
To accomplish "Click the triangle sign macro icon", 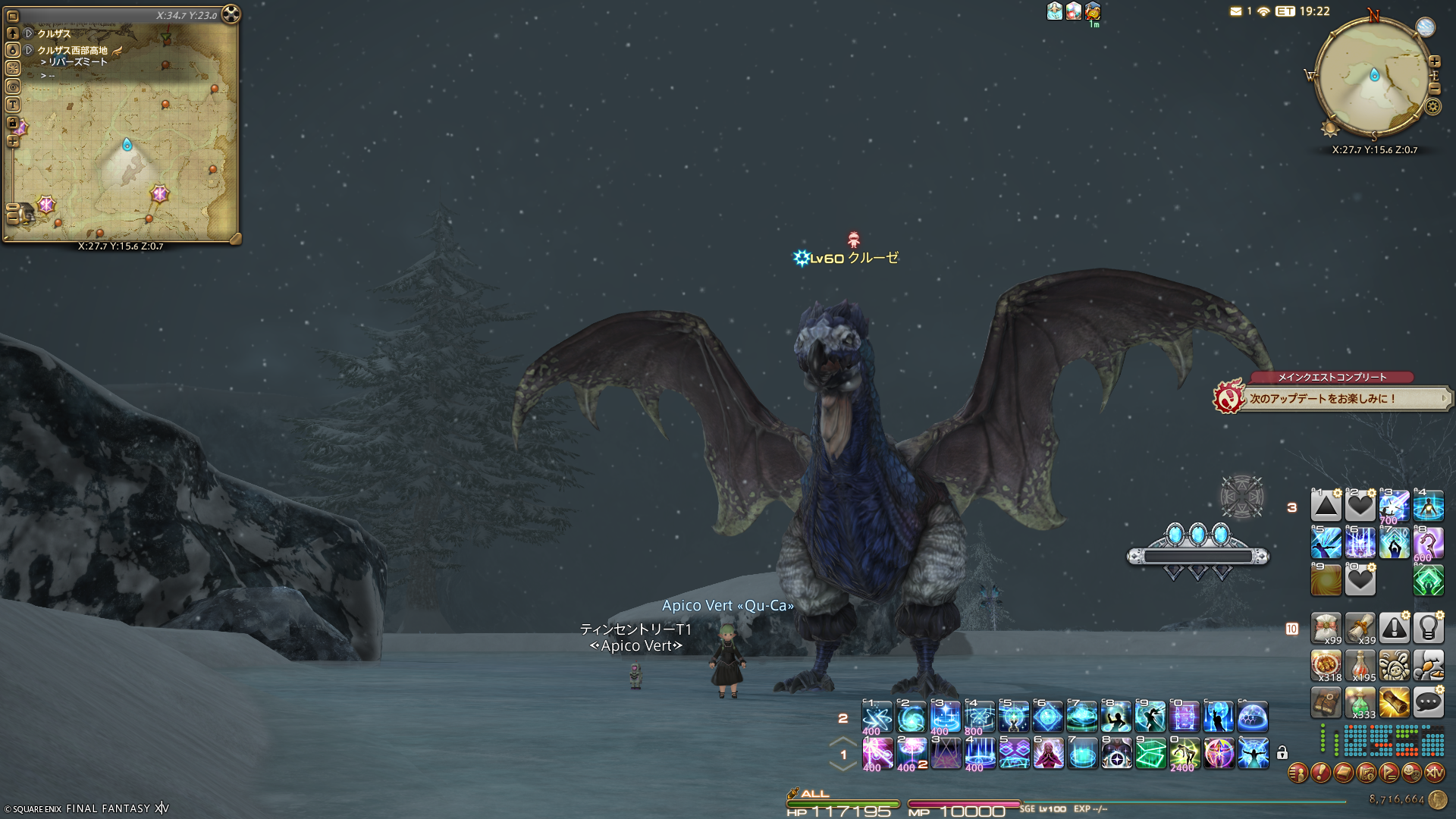I will [1326, 506].
